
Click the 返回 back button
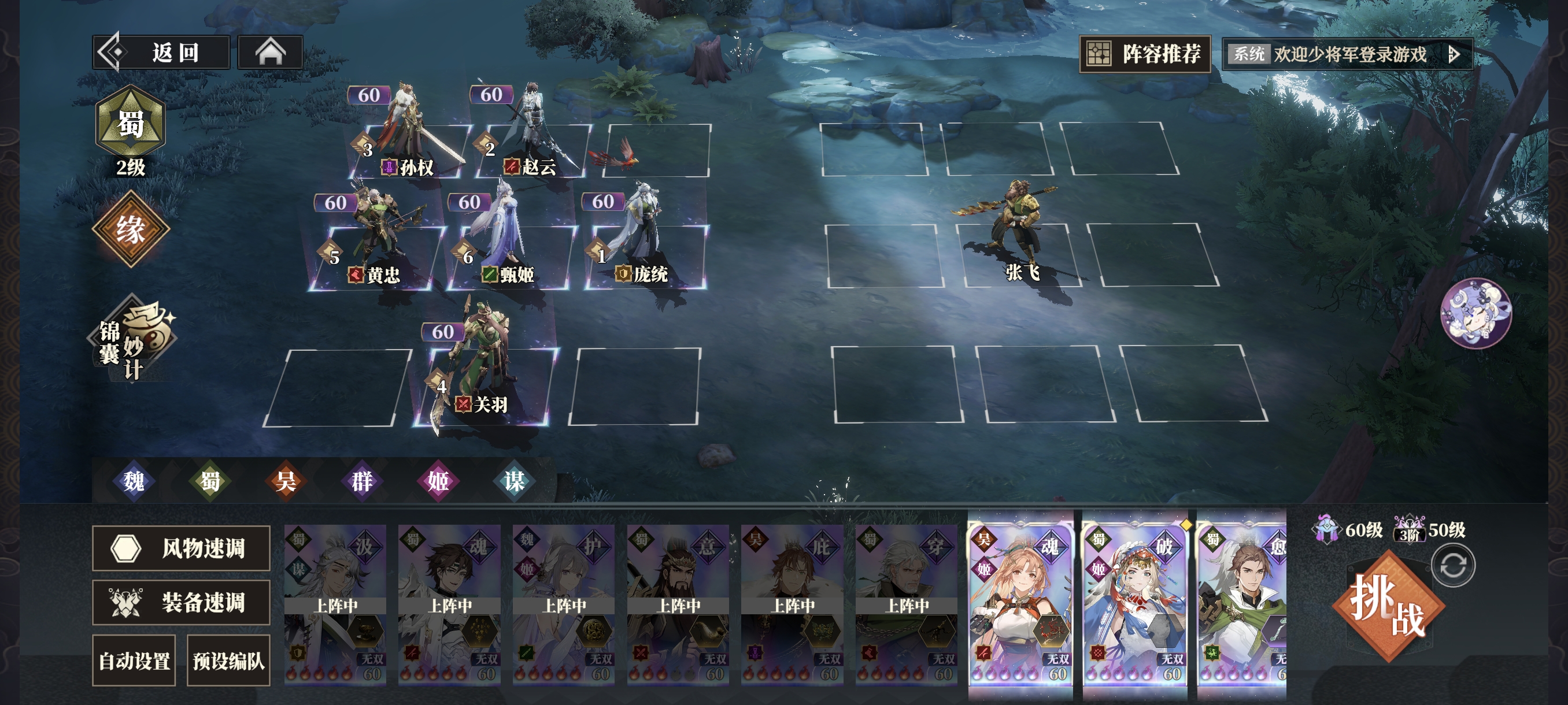(161, 53)
